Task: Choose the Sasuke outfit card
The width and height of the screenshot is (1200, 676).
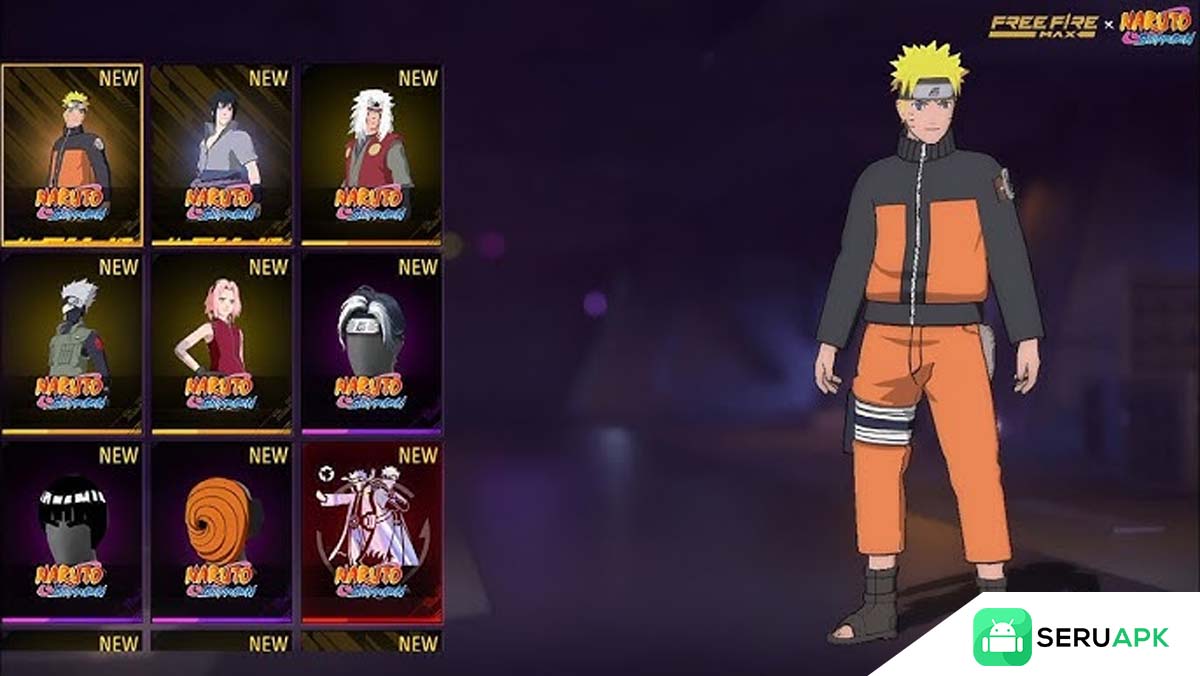Action: coord(221,155)
